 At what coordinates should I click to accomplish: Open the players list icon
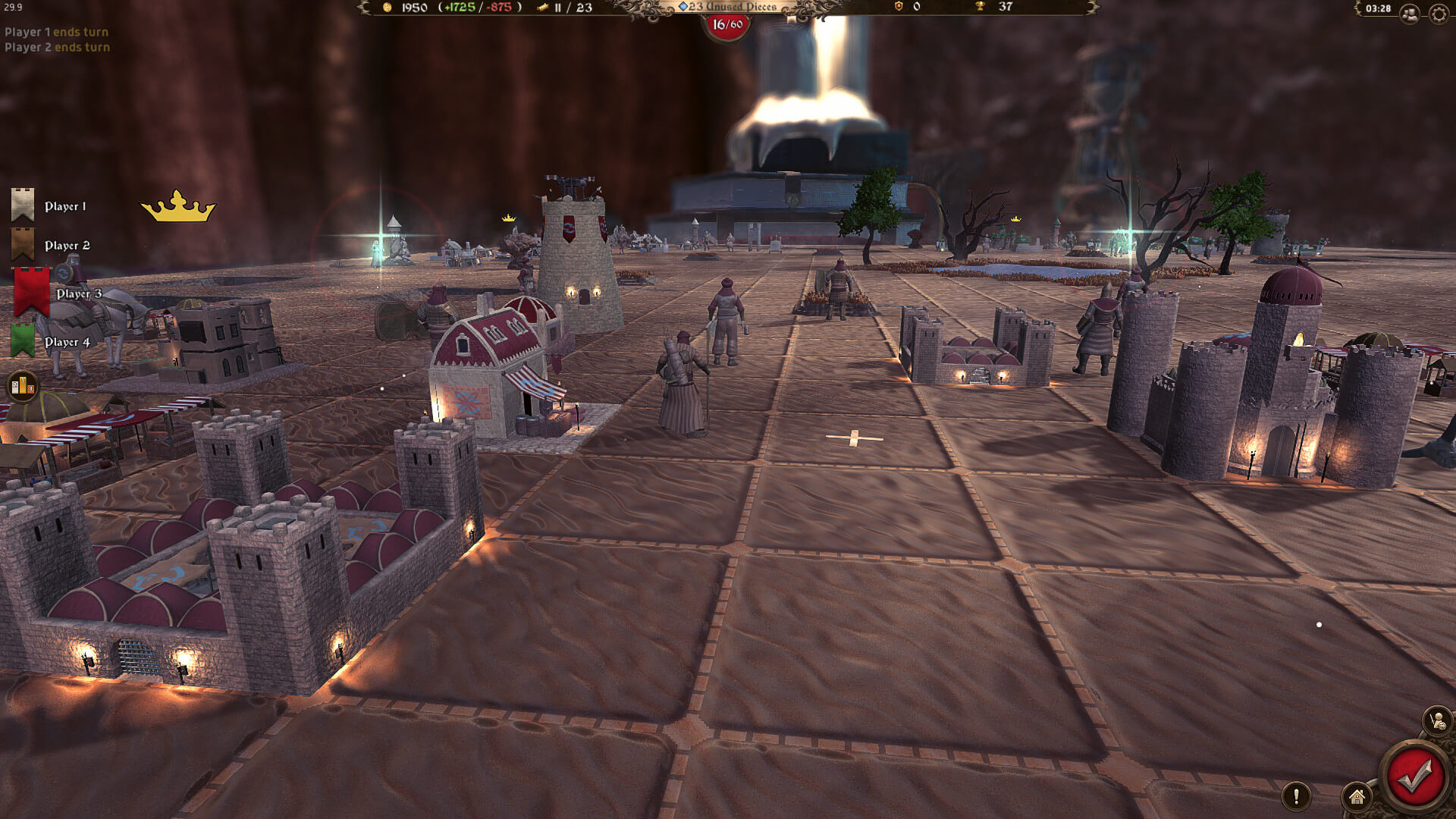1410,14
